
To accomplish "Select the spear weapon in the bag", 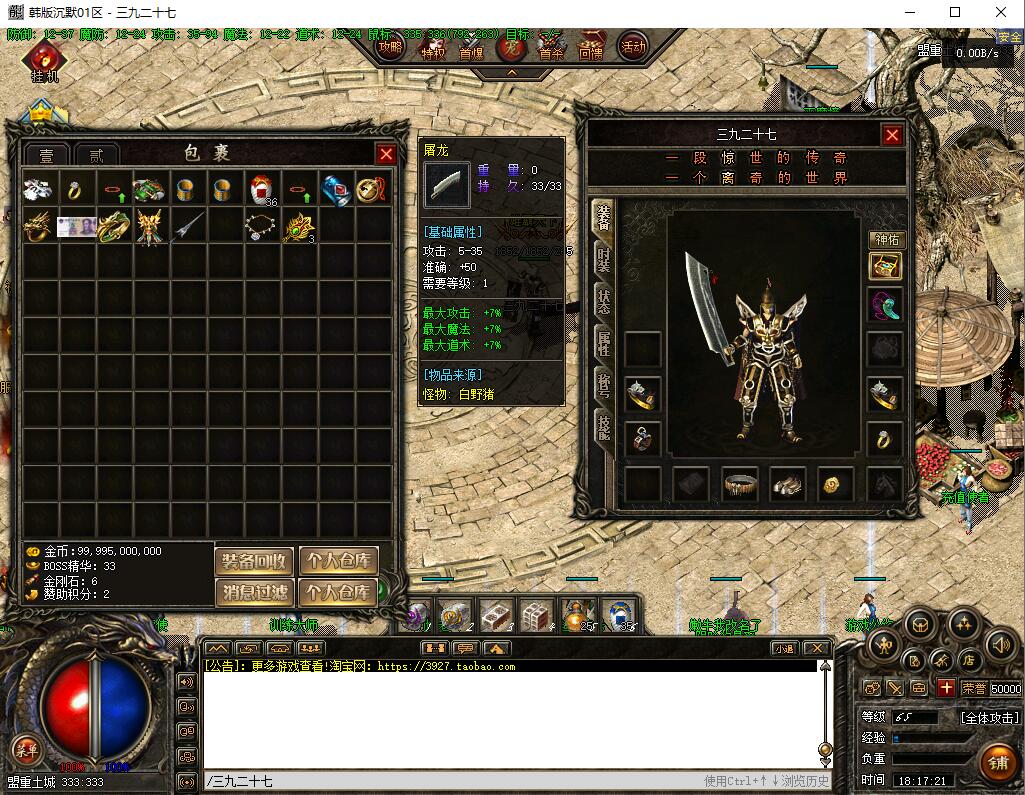I will [x=186, y=226].
